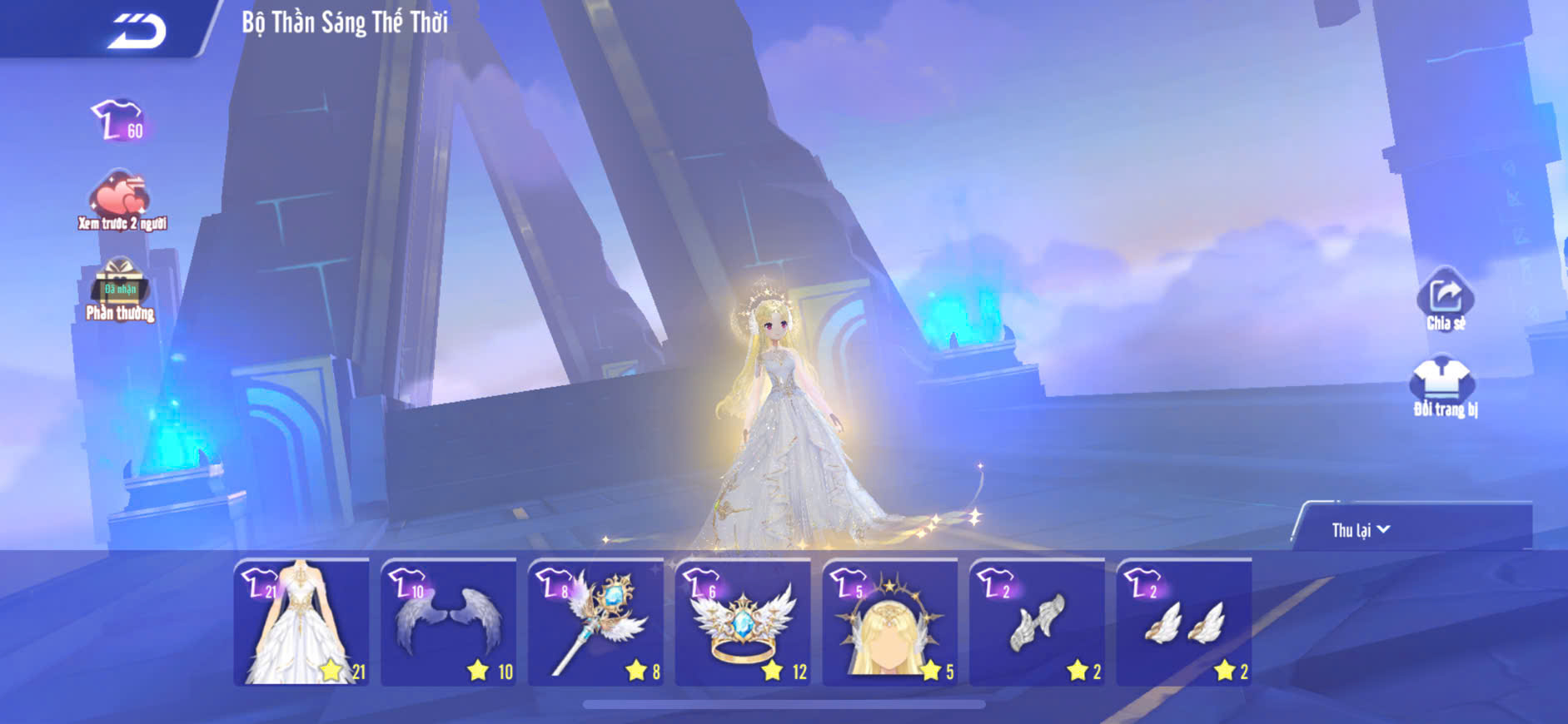This screenshot has width=1568, height=724.
Task: Open the Xem trước 2 người preview
Action: (x=122, y=201)
